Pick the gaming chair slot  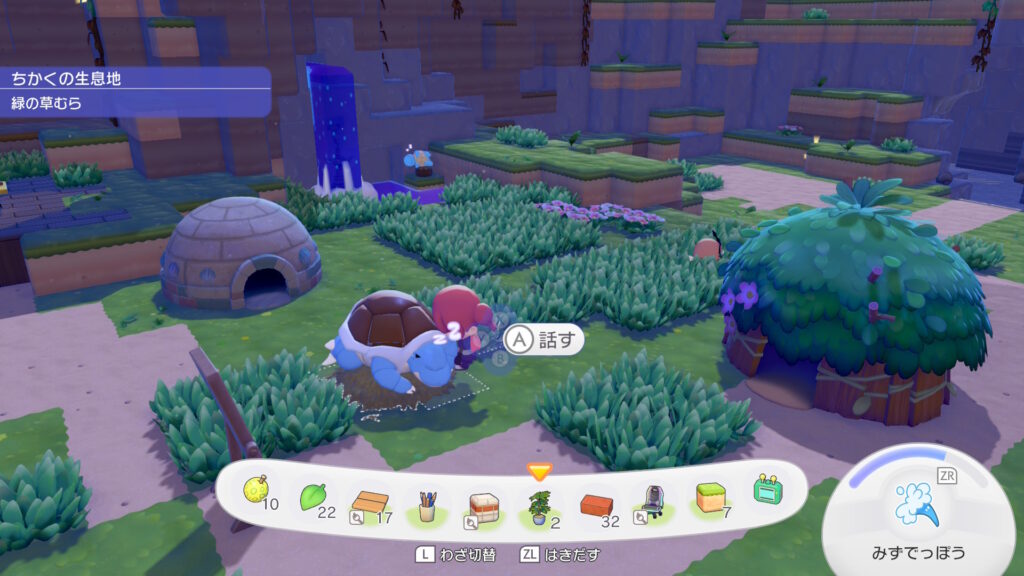coord(652,501)
